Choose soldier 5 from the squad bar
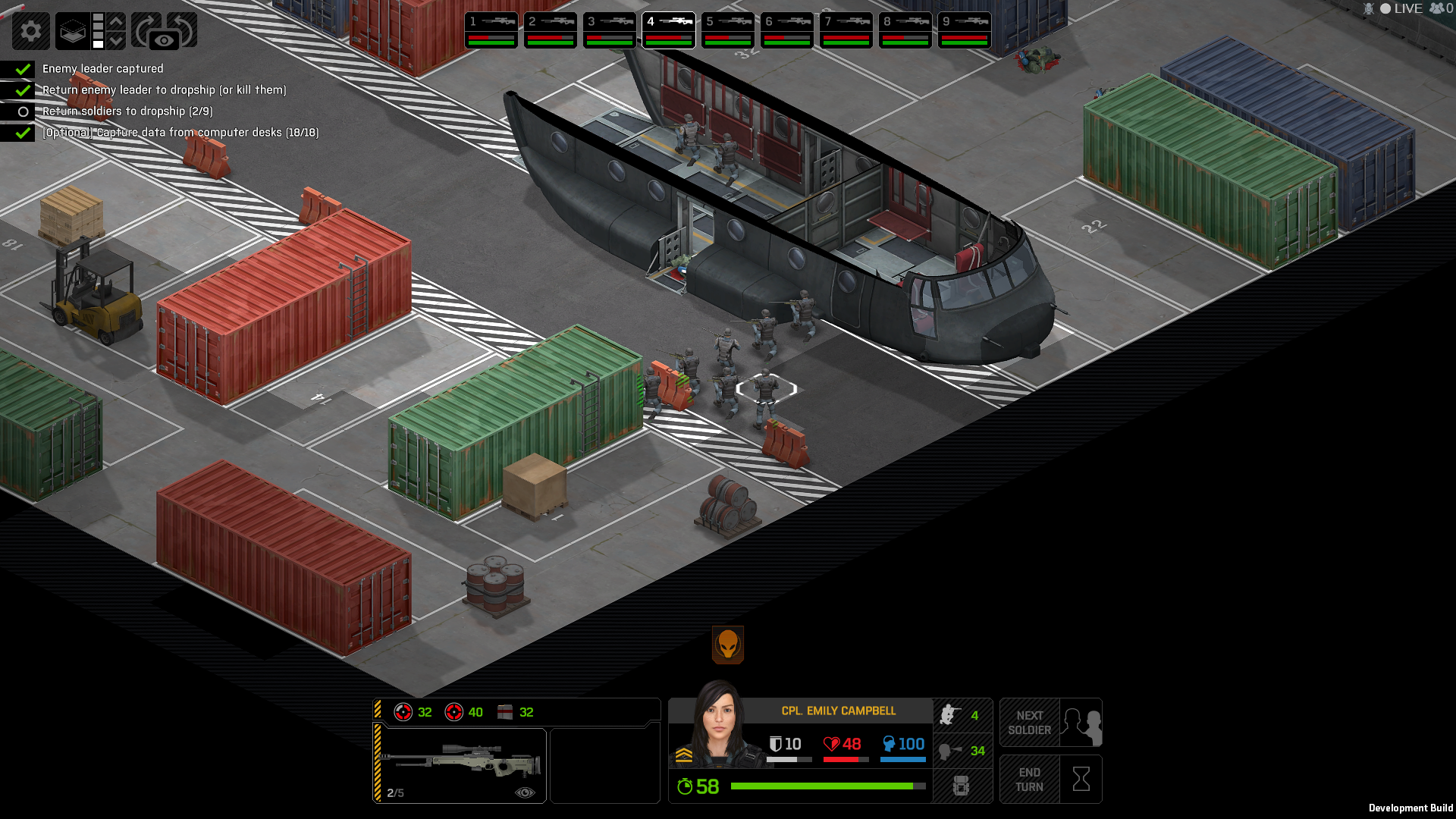Screen dimensions: 1456x819 pos(728,30)
